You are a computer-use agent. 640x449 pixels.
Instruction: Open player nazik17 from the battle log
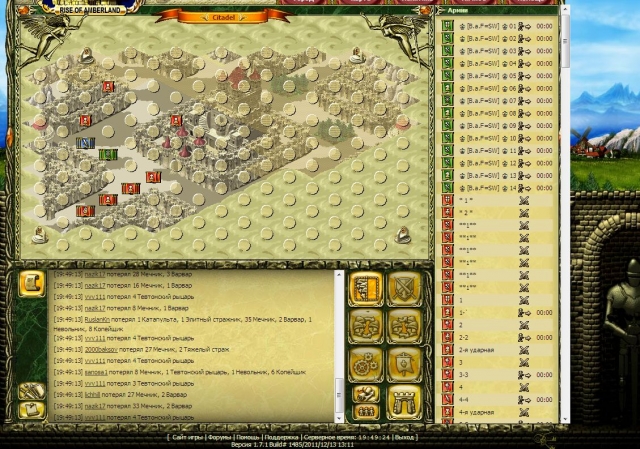click(93, 273)
